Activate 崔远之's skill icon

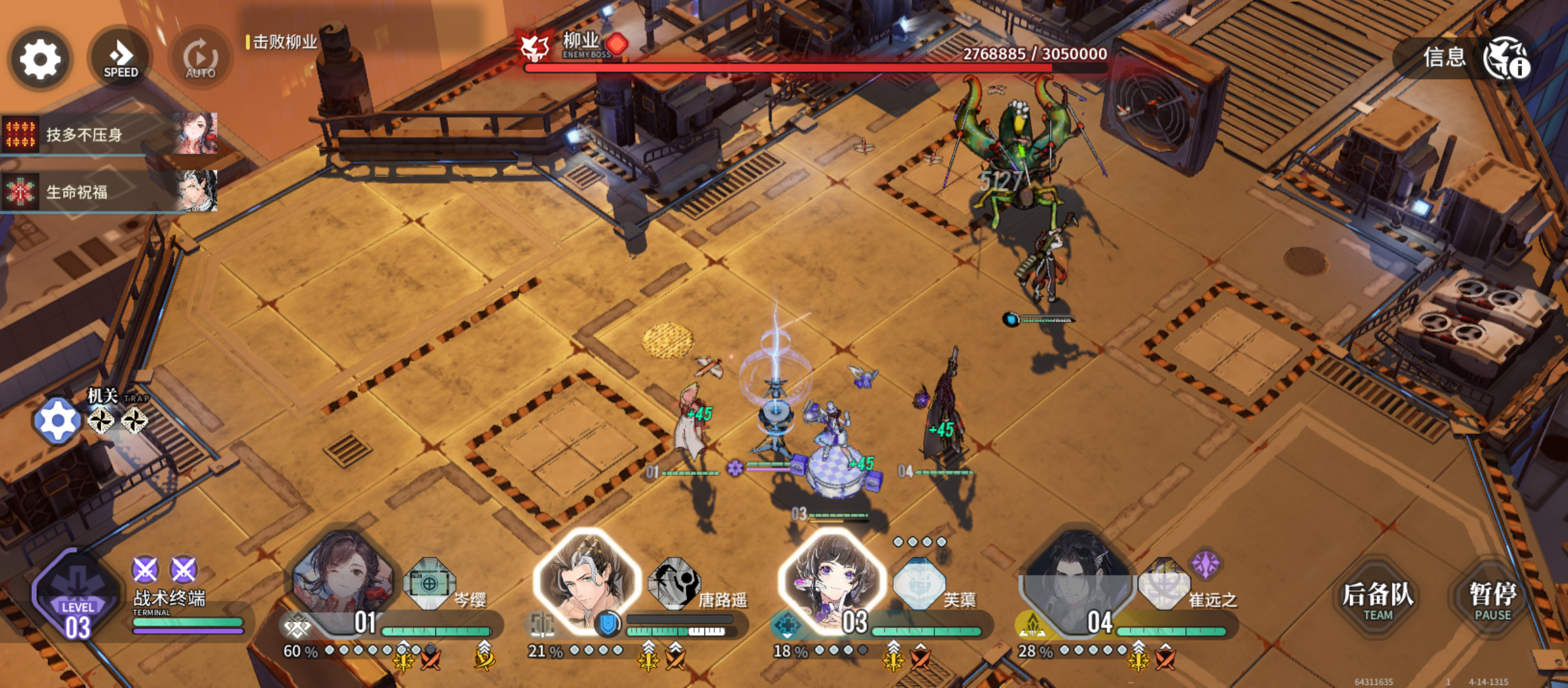tap(1163, 583)
